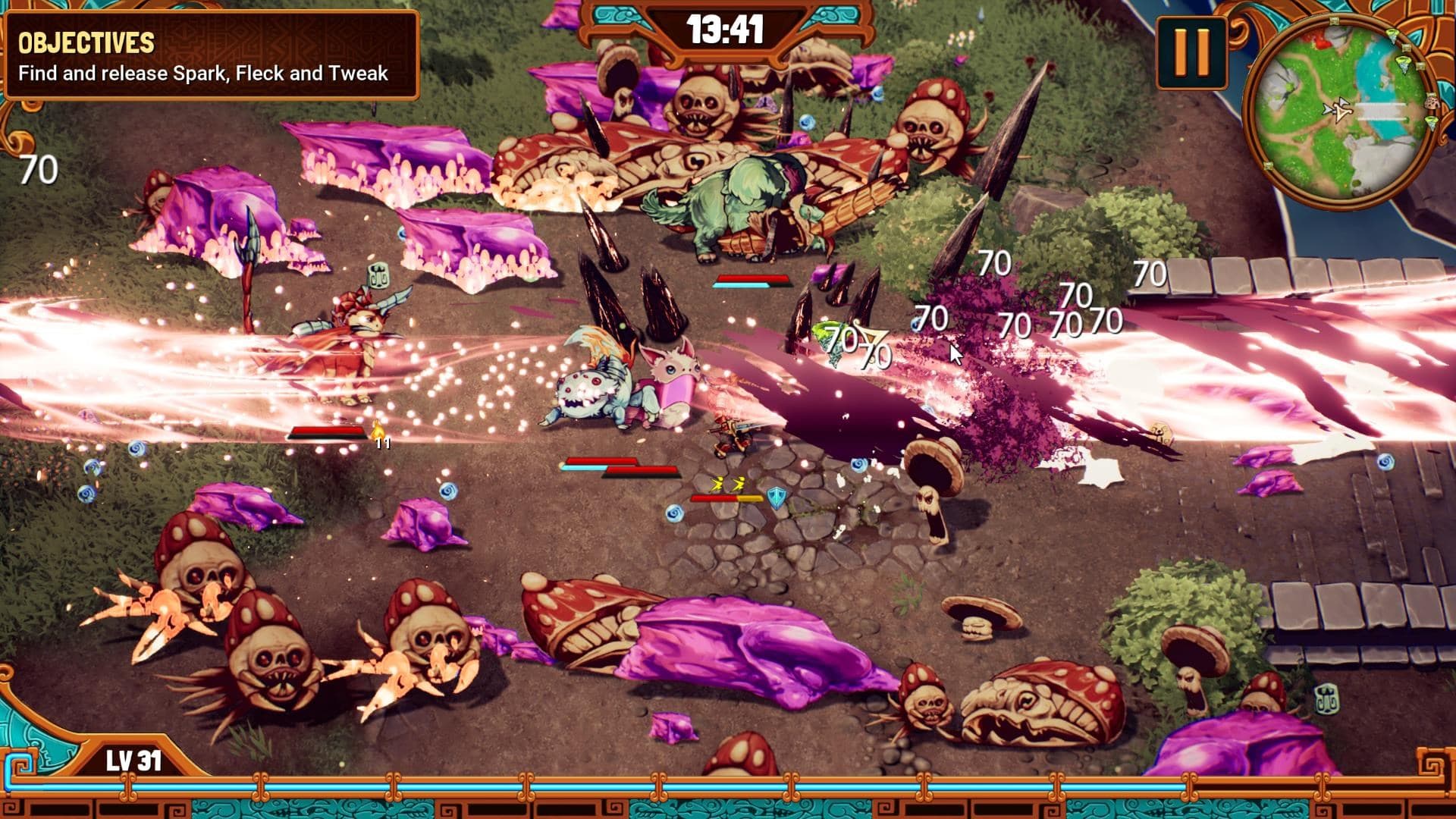The image size is (1456, 819).
Task: Click the mushroom enemy marker on the minimap edge
Action: click(x=1432, y=104)
